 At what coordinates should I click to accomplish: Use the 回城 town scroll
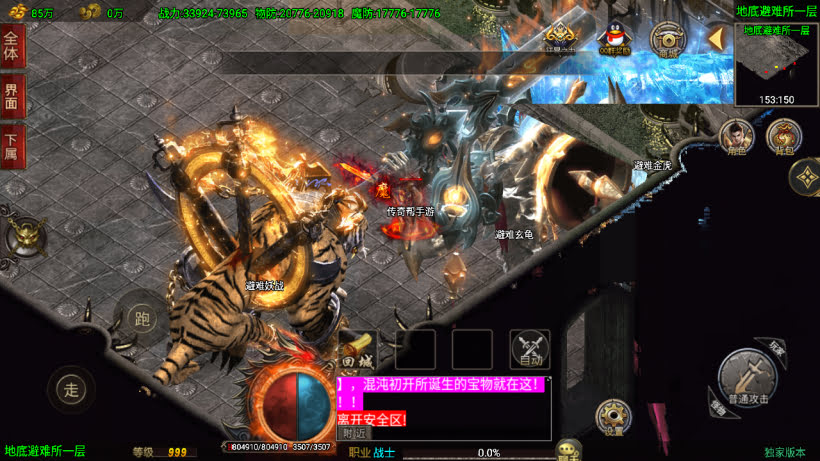point(358,350)
